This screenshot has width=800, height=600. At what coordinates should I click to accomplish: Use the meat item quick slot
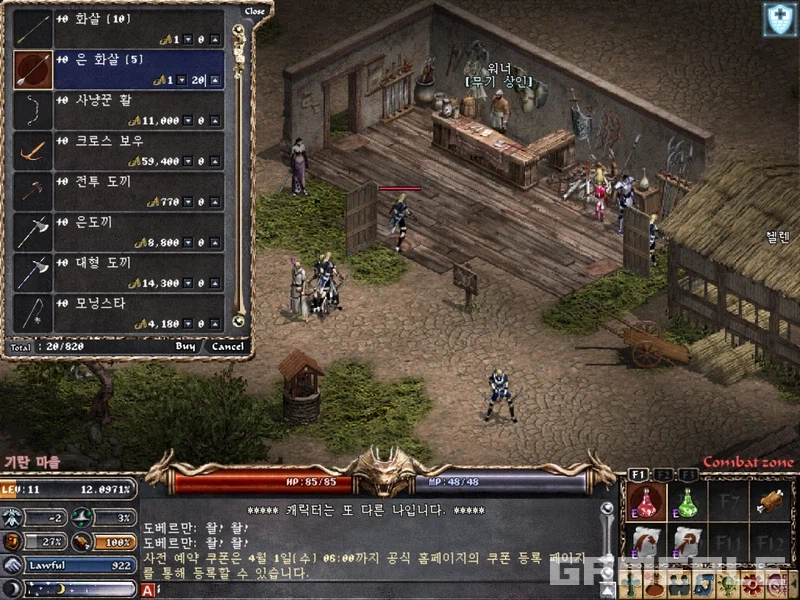(769, 500)
